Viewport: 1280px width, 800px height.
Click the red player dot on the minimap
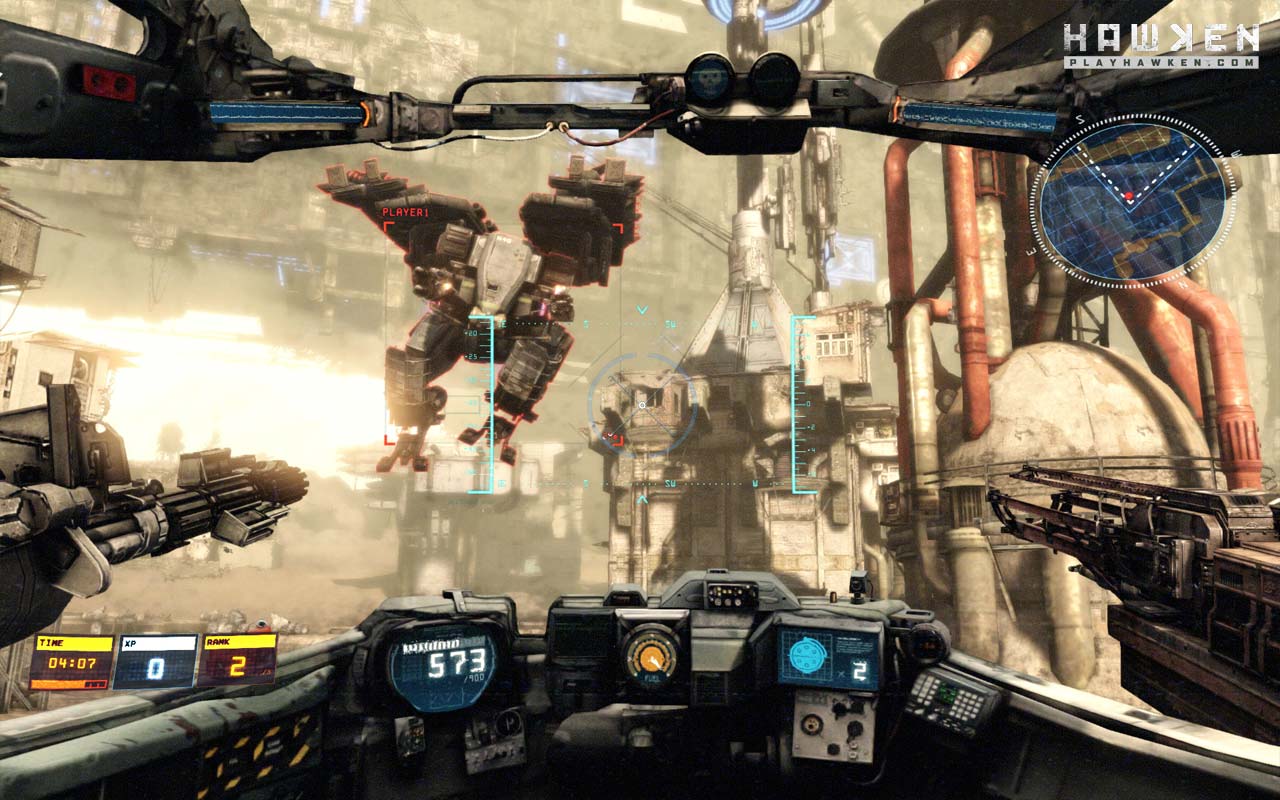(x=1129, y=196)
